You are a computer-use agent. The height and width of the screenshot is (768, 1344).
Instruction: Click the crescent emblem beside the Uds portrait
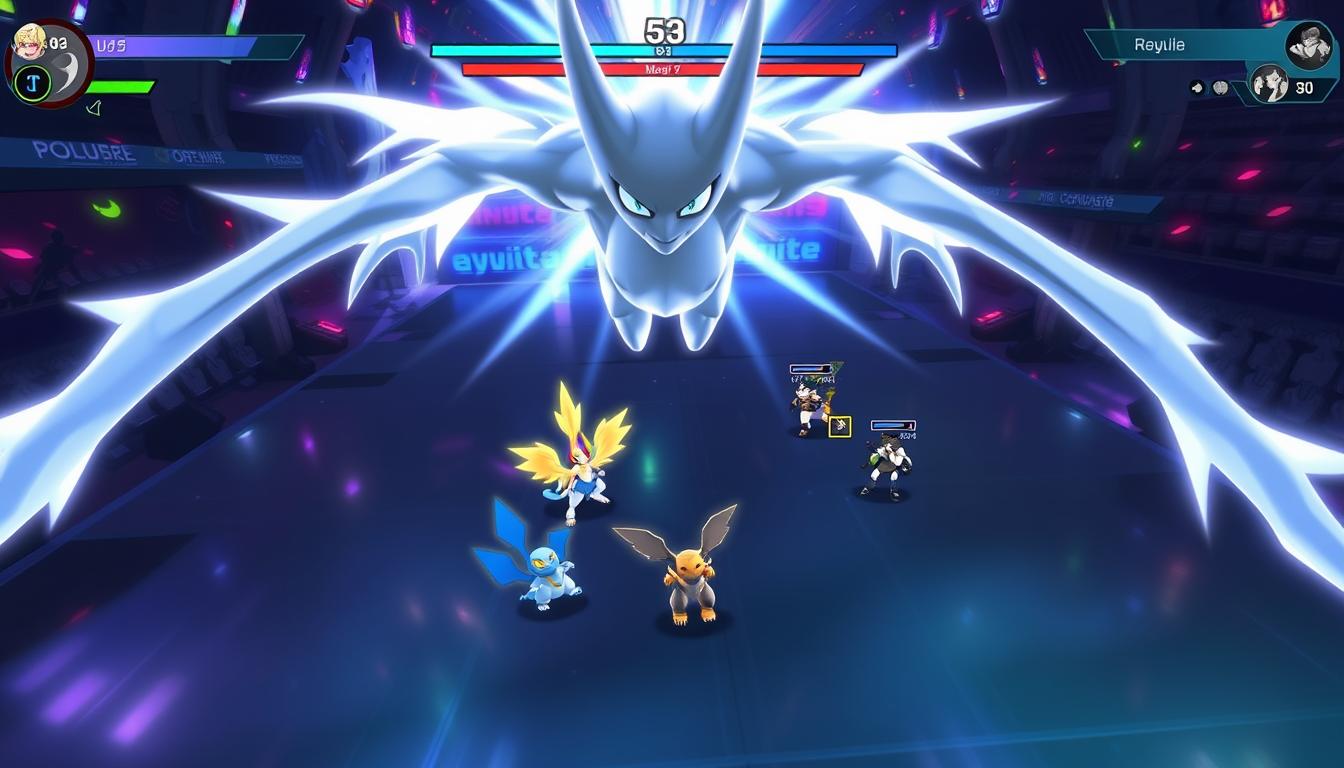(66, 74)
